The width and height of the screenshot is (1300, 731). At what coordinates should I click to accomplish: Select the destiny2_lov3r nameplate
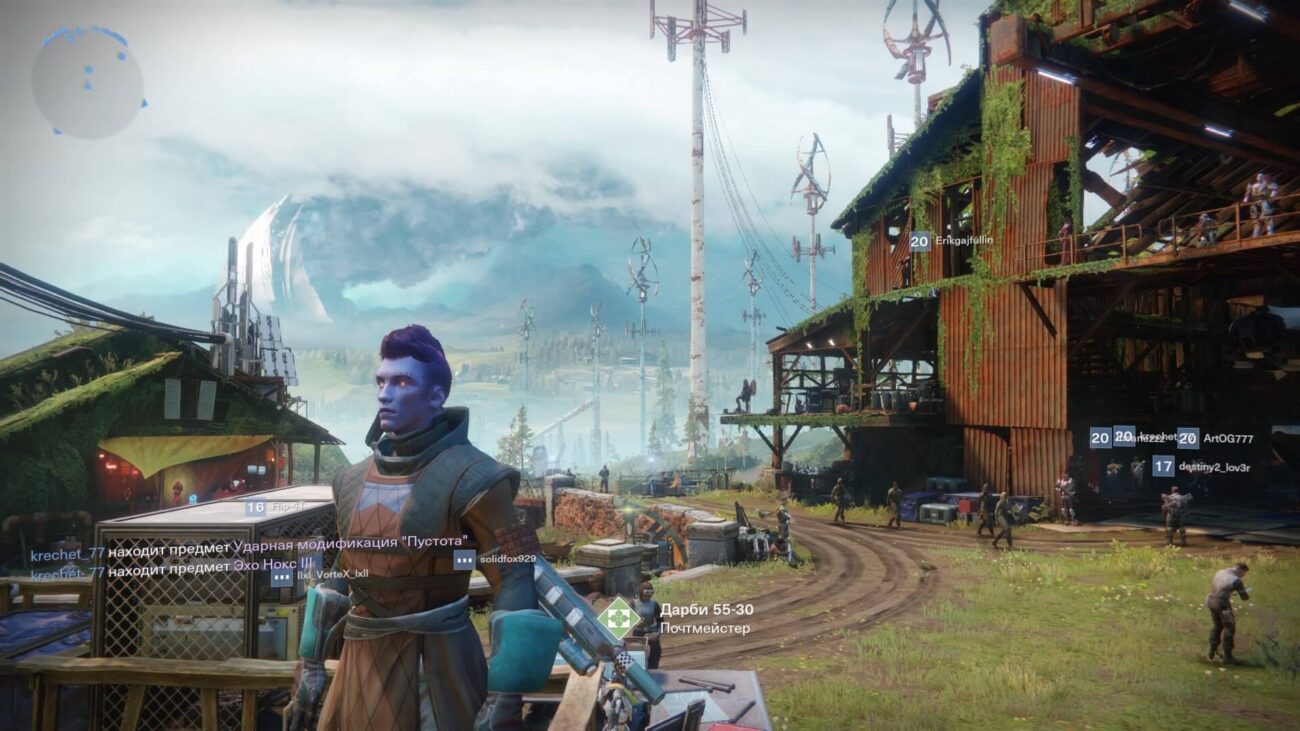coord(1214,466)
